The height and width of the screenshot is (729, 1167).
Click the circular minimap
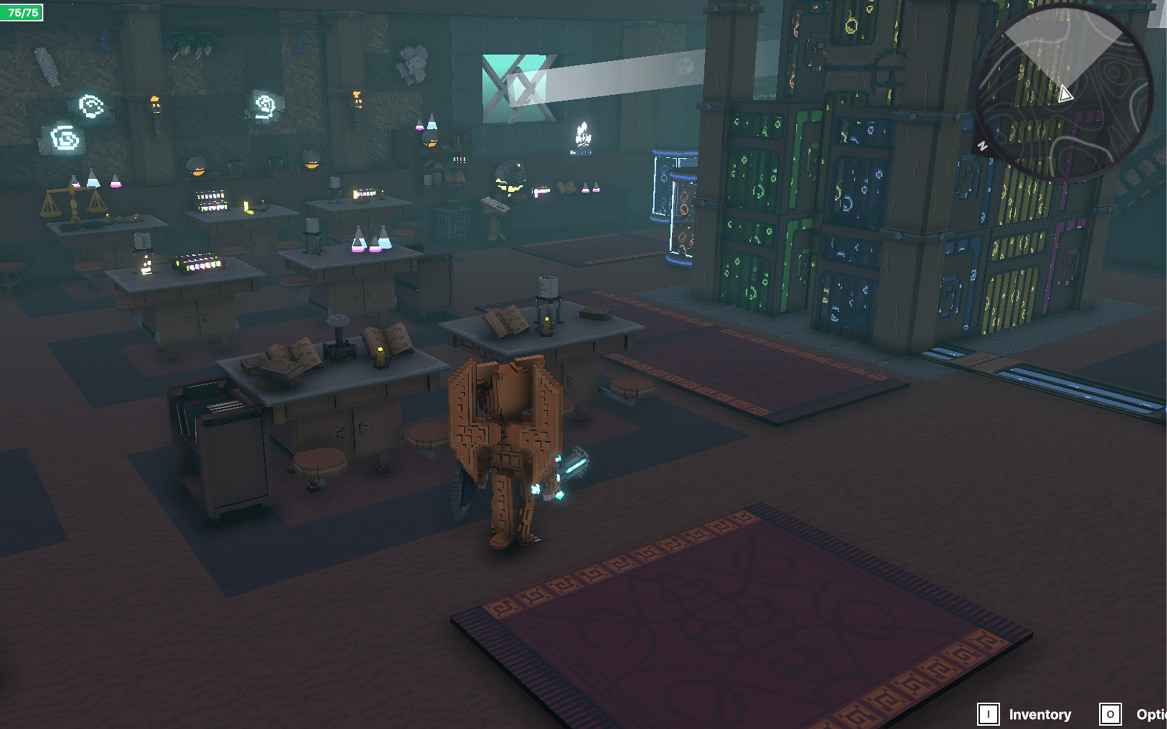pyautogui.click(x=1063, y=93)
